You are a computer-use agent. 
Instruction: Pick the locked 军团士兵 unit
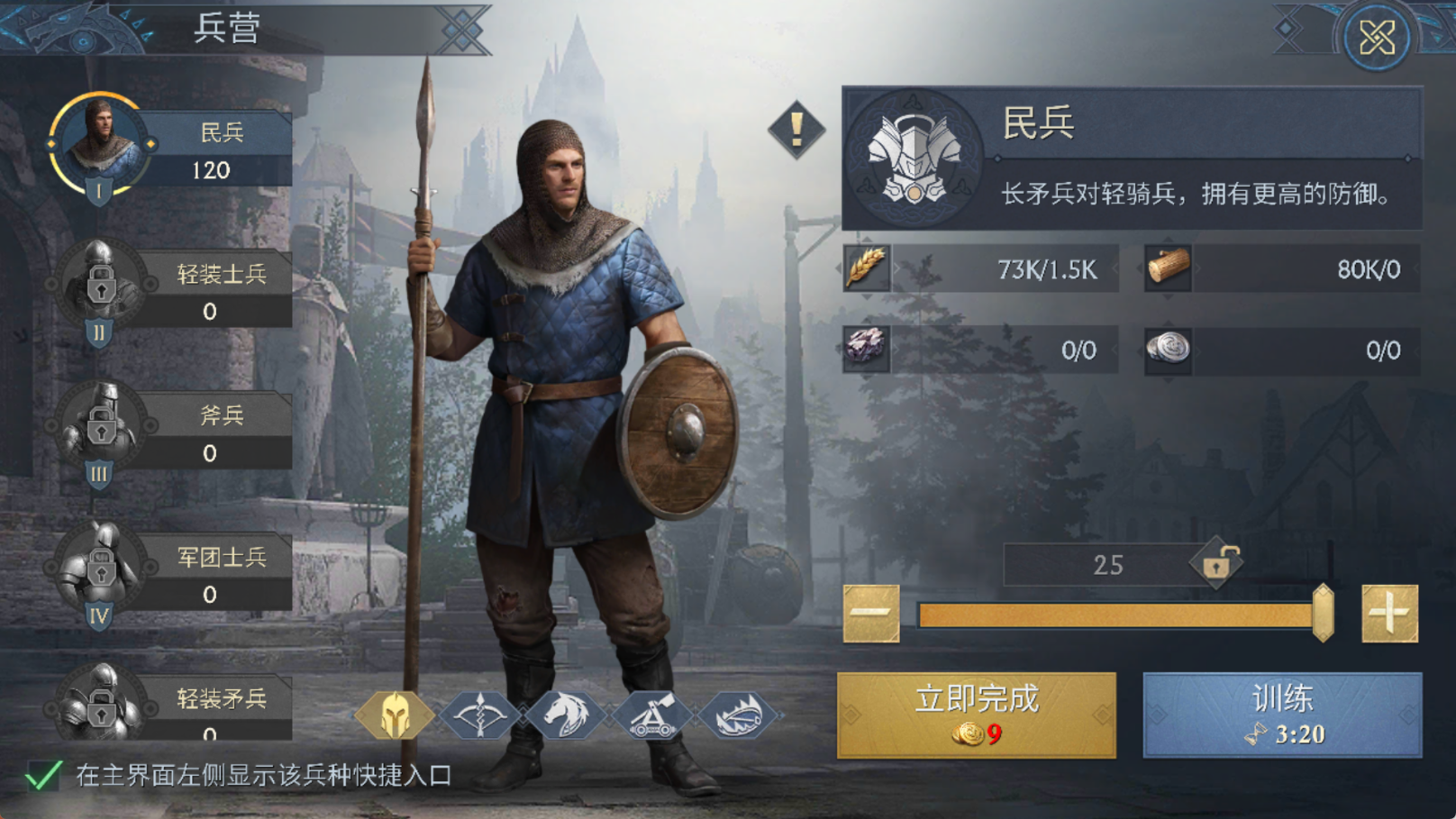[171, 574]
